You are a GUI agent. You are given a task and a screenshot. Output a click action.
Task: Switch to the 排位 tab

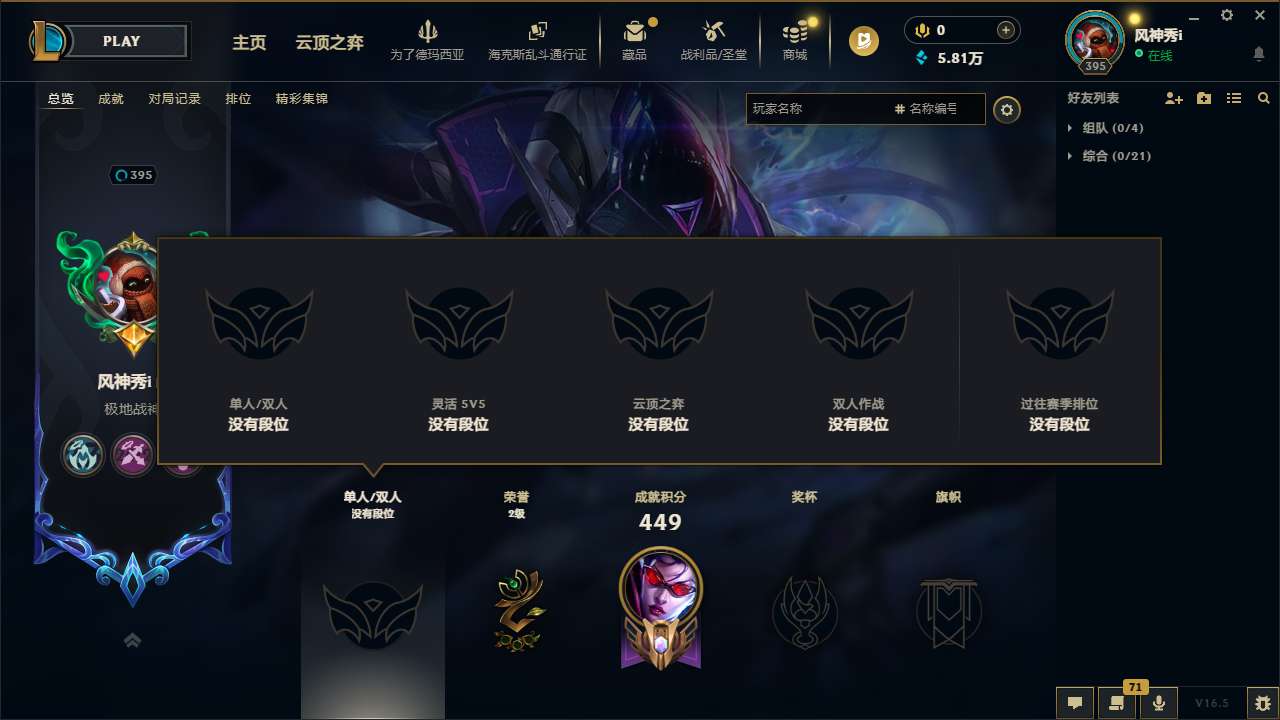pyautogui.click(x=238, y=99)
